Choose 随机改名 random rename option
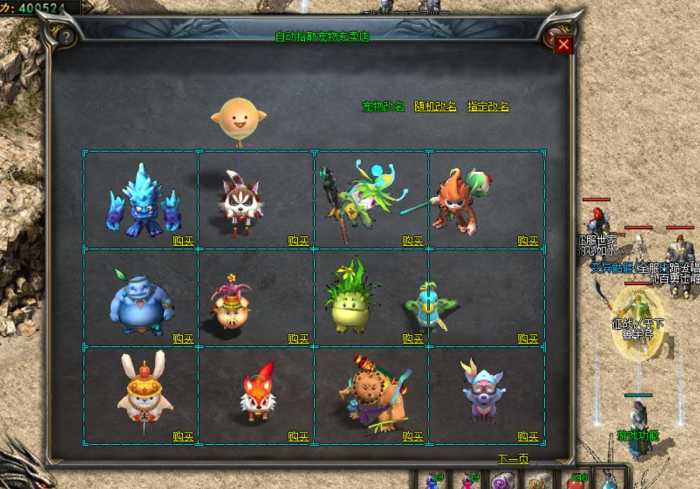Viewport: 700px width, 489px height. [x=435, y=106]
